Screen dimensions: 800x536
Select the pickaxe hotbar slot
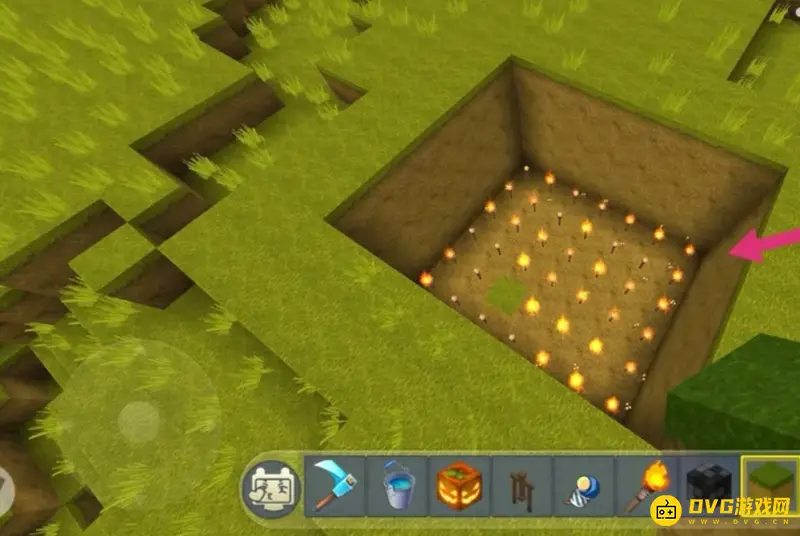[335, 487]
